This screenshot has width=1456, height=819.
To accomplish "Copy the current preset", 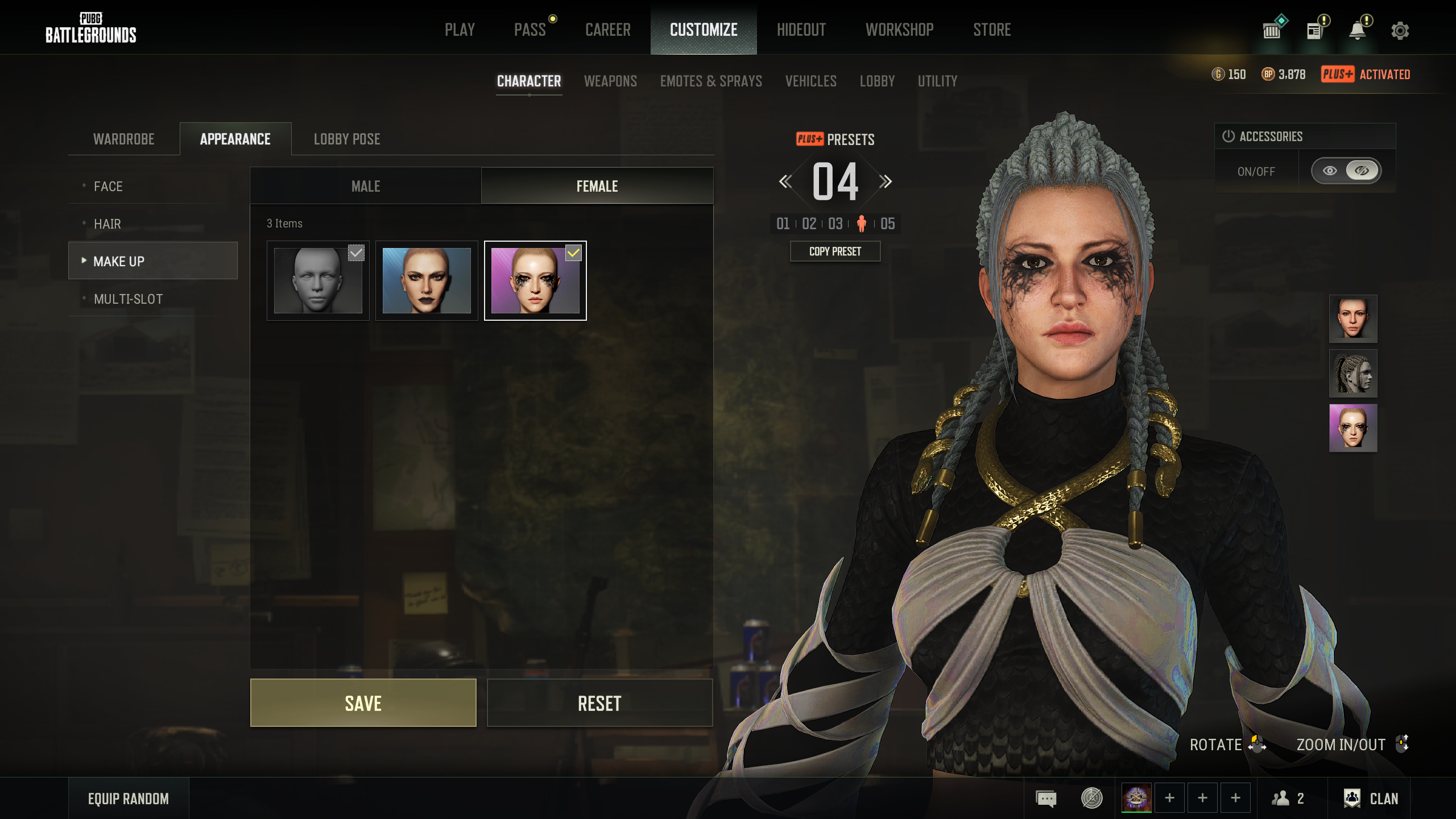I will 835,251.
